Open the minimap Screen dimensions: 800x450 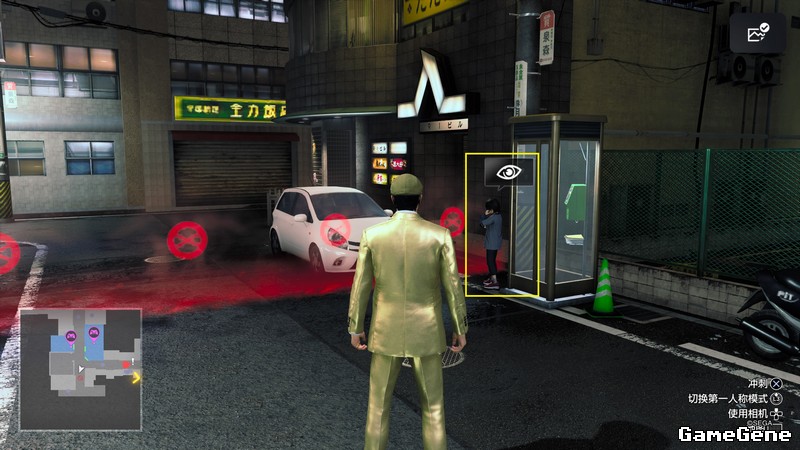point(80,369)
